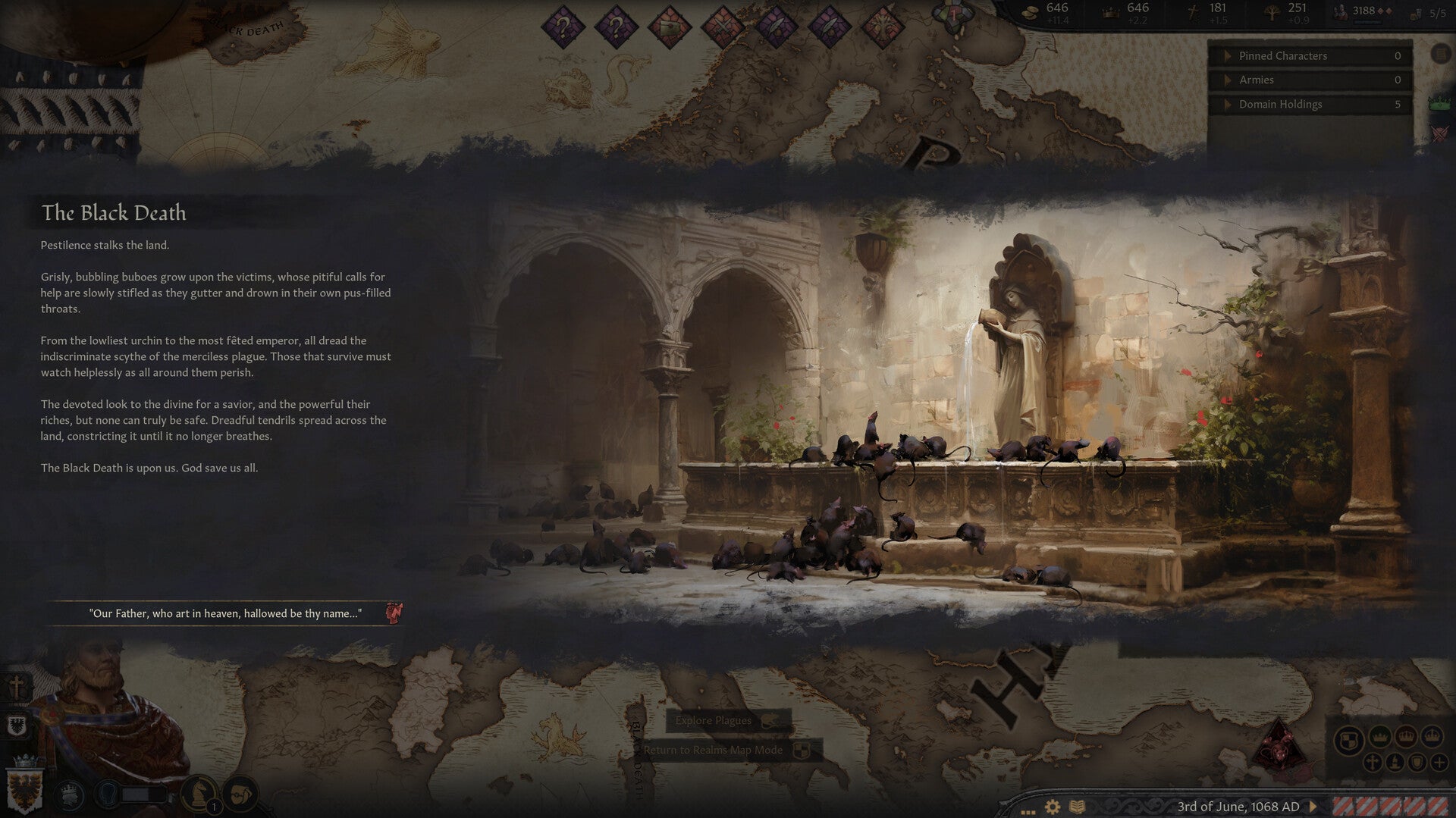
Task: Expand the Domain Holdings list
Action: click(1228, 105)
